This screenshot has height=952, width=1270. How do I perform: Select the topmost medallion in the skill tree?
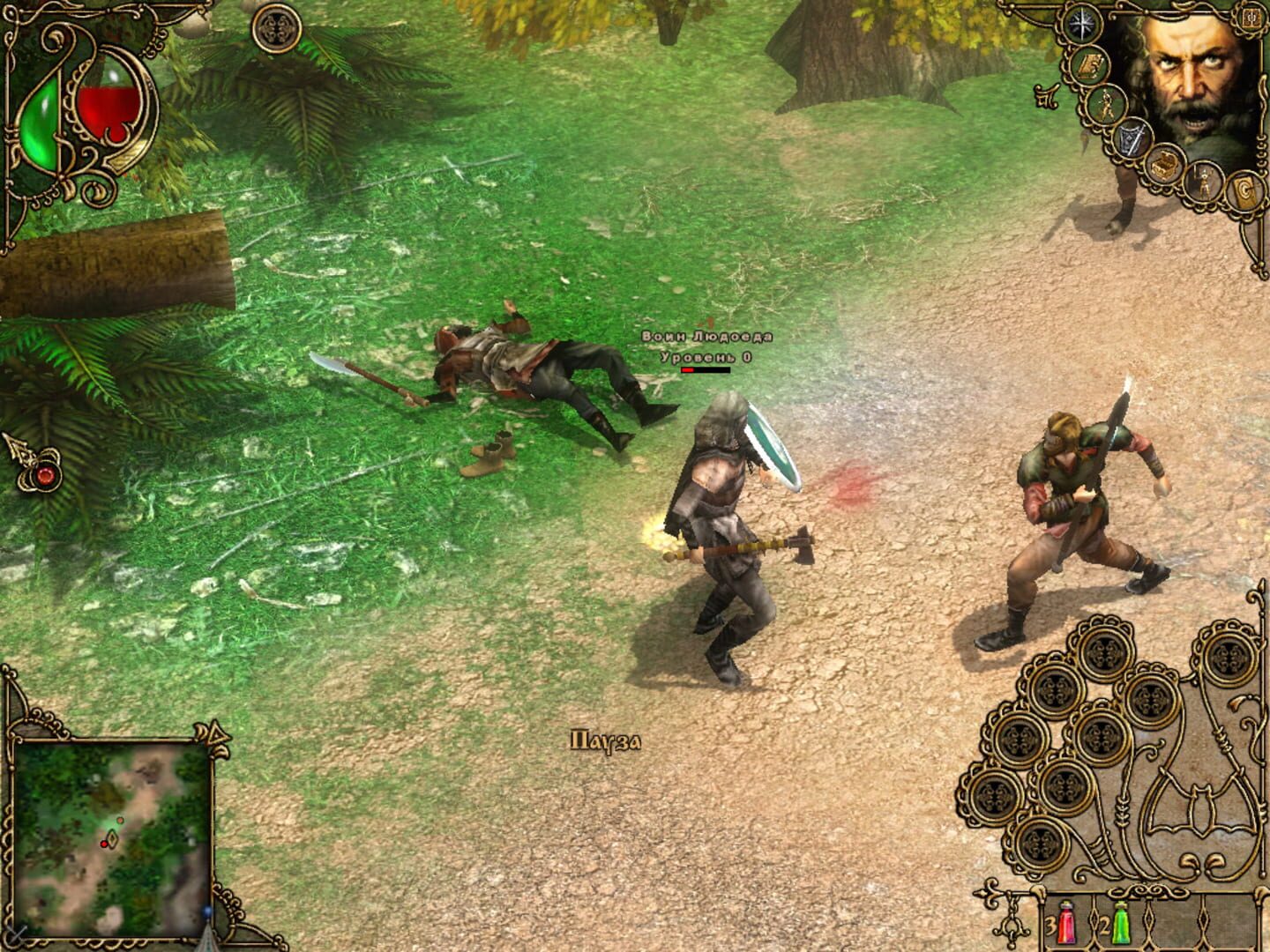pyautogui.click(x=1104, y=653)
